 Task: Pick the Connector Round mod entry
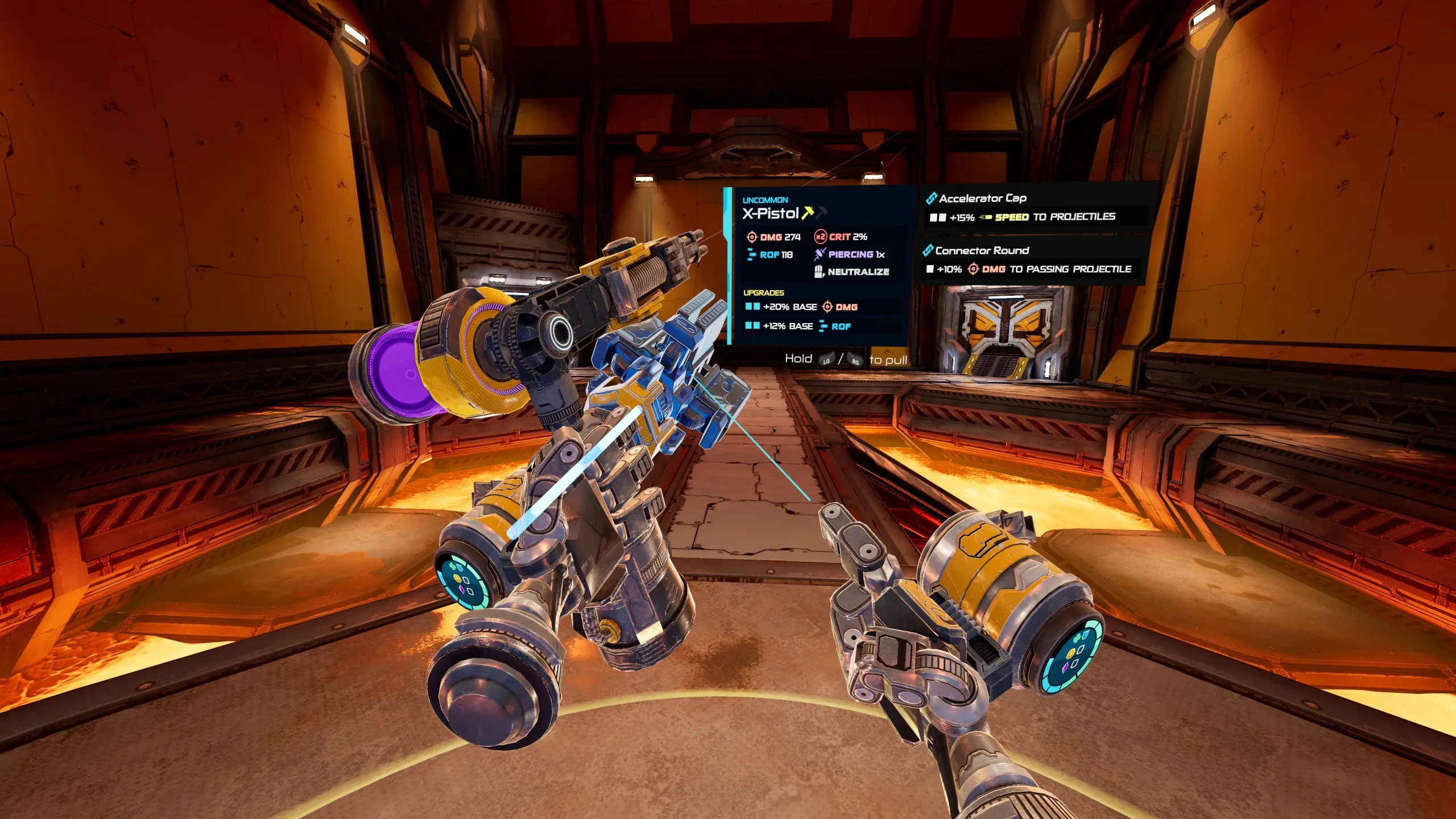pos(1031,260)
